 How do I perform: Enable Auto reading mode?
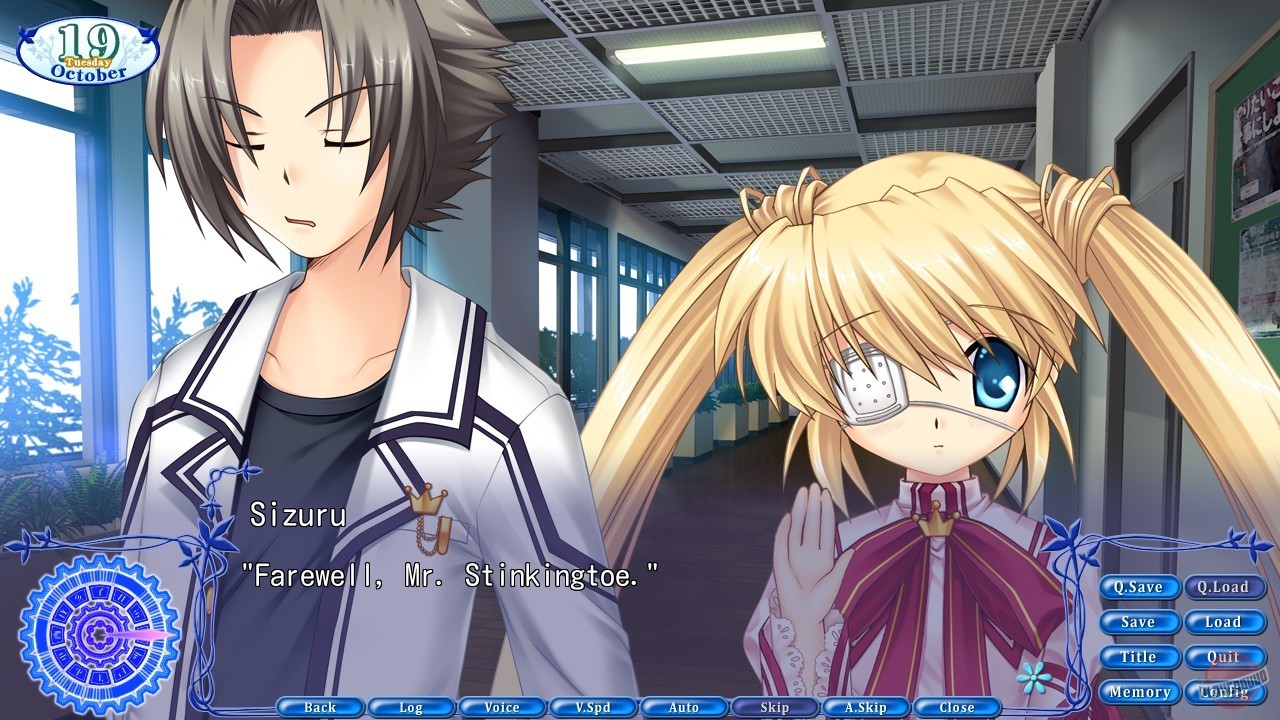click(684, 707)
